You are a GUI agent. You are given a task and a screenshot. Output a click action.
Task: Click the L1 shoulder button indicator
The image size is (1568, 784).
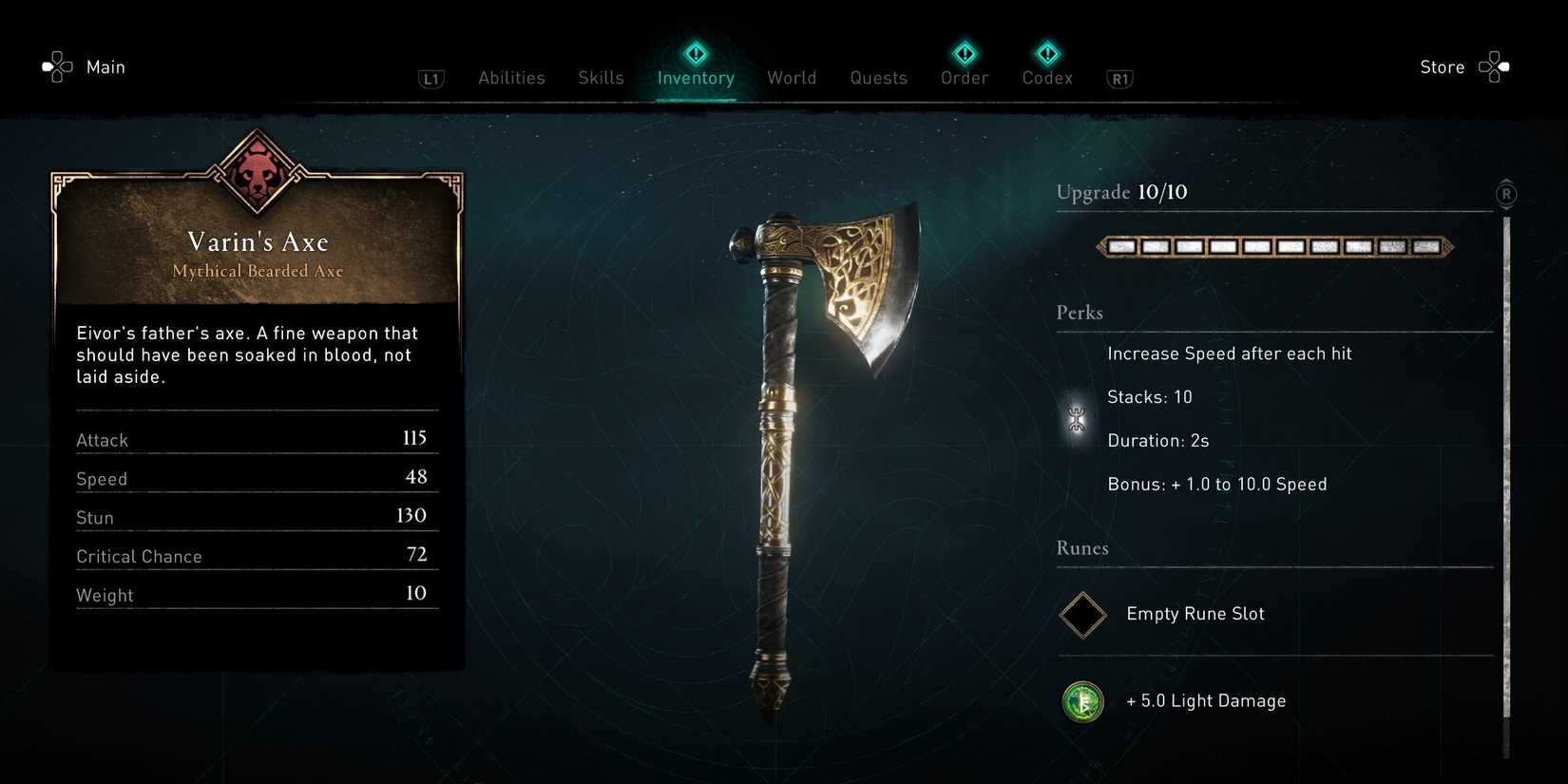pyautogui.click(x=432, y=79)
